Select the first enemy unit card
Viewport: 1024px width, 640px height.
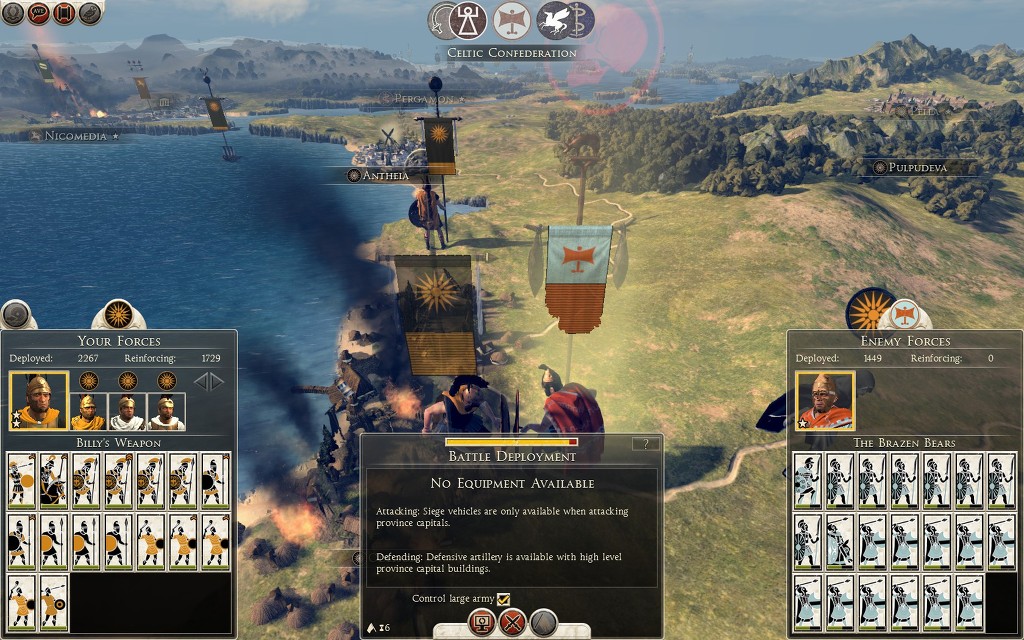(x=808, y=480)
